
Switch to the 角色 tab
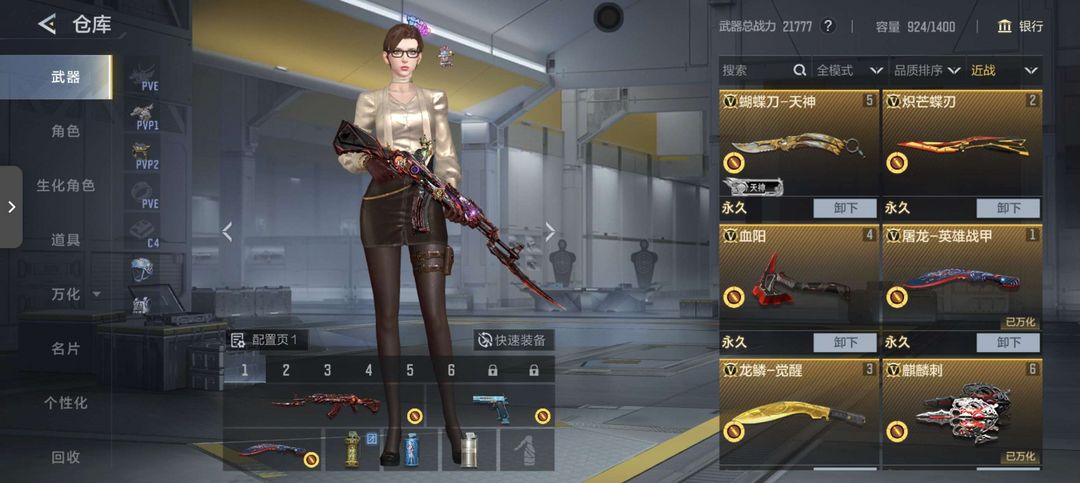click(66, 131)
